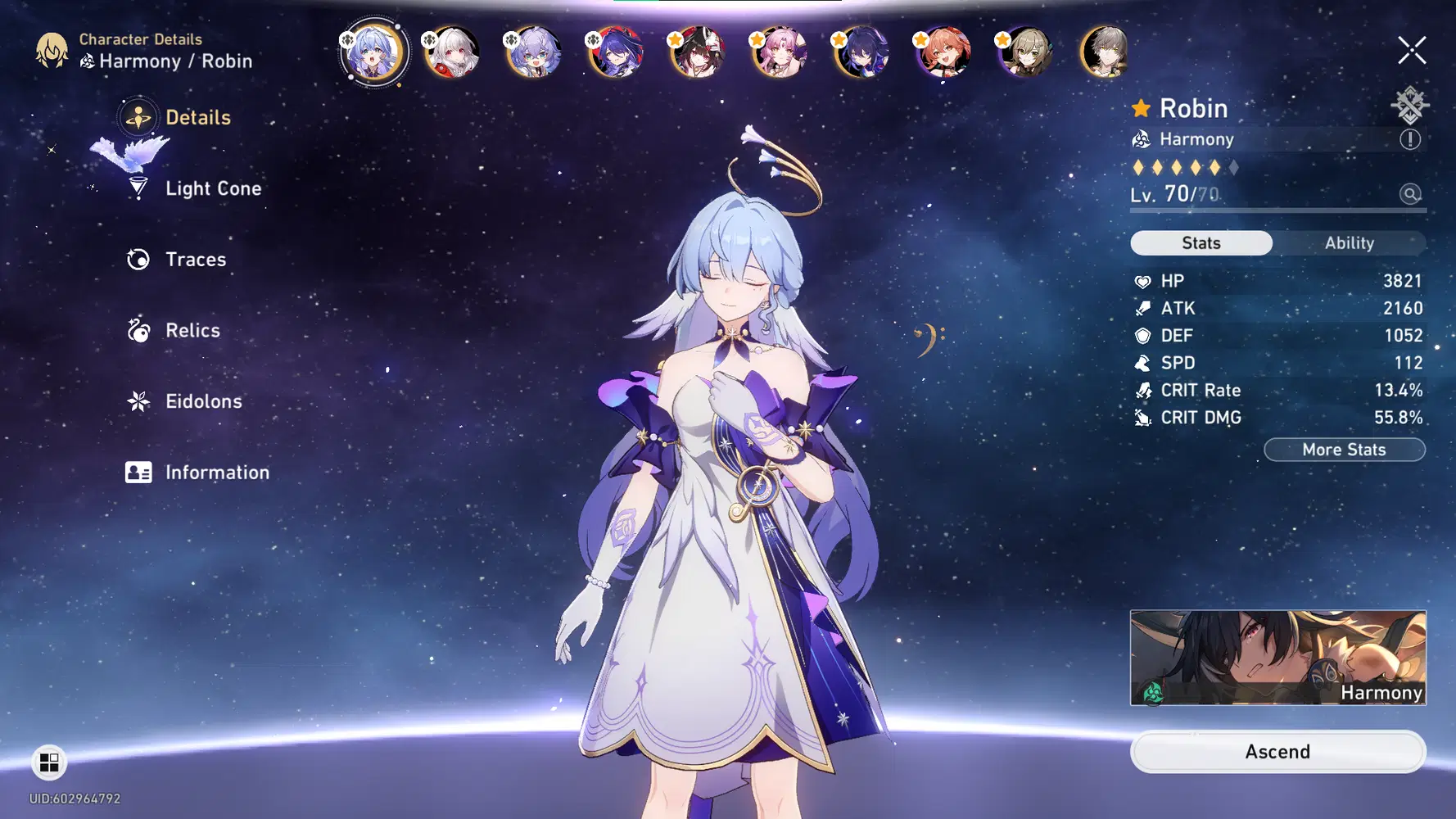The width and height of the screenshot is (1456, 819).
Task: Open the Relics panel
Action: coord(192,330)
